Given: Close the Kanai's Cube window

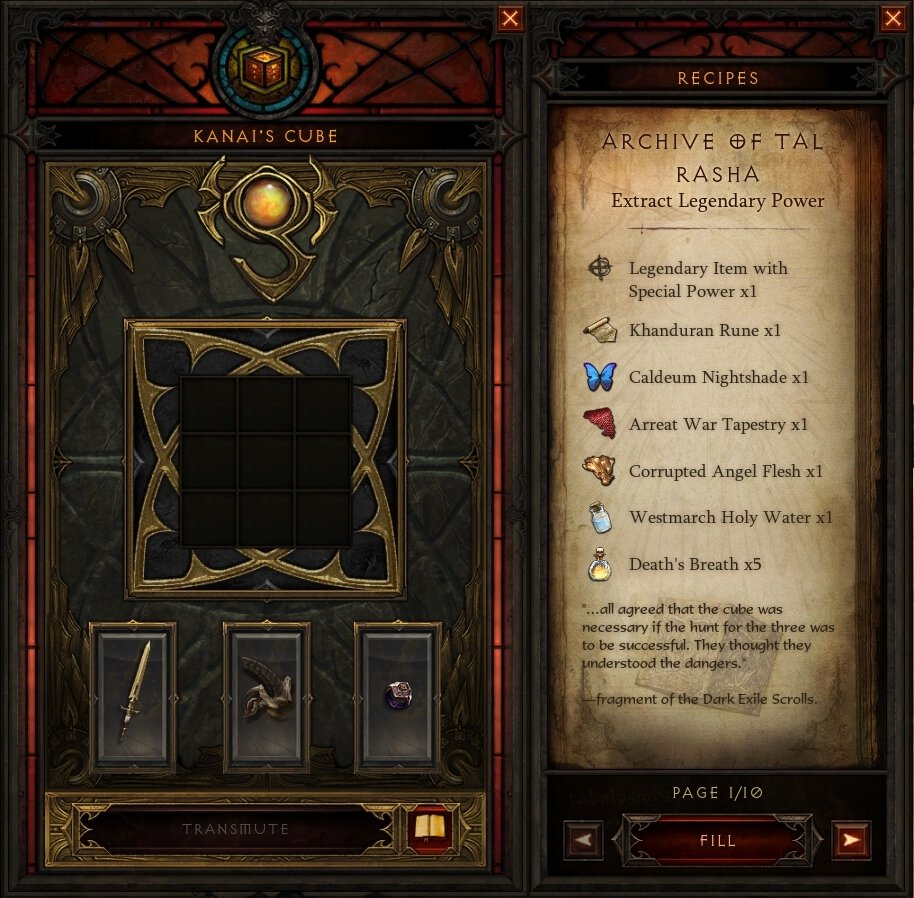Looking at the screenshot, I should coord(510,18).
